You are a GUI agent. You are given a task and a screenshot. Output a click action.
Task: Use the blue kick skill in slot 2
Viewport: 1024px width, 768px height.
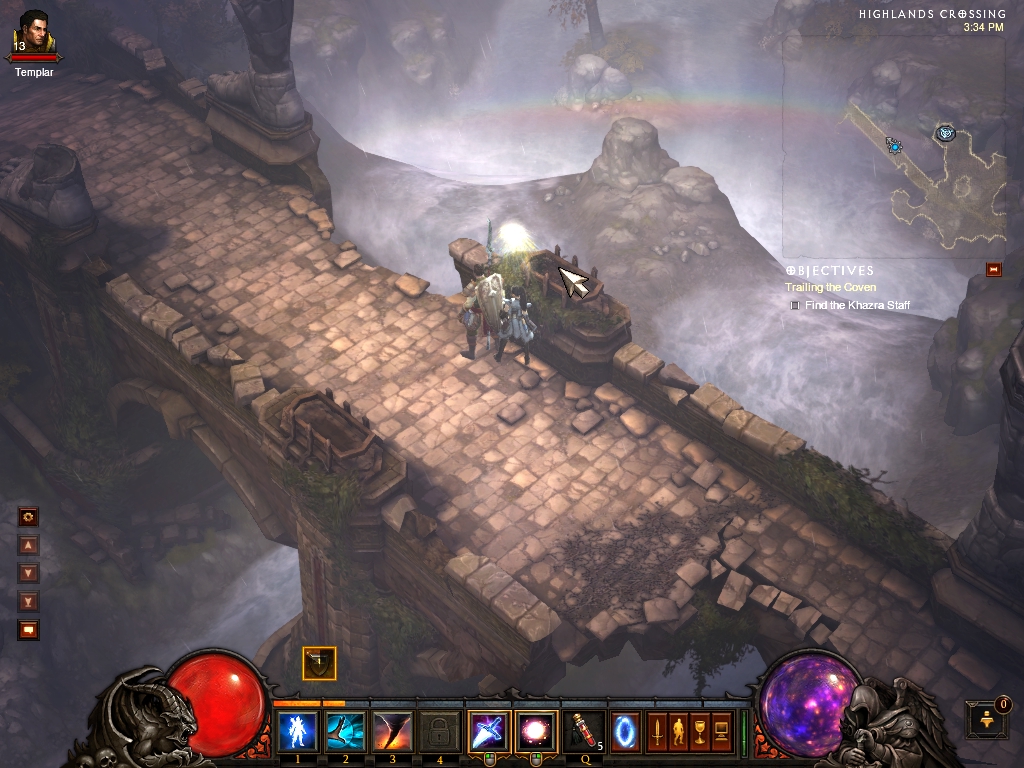(345, 731)
